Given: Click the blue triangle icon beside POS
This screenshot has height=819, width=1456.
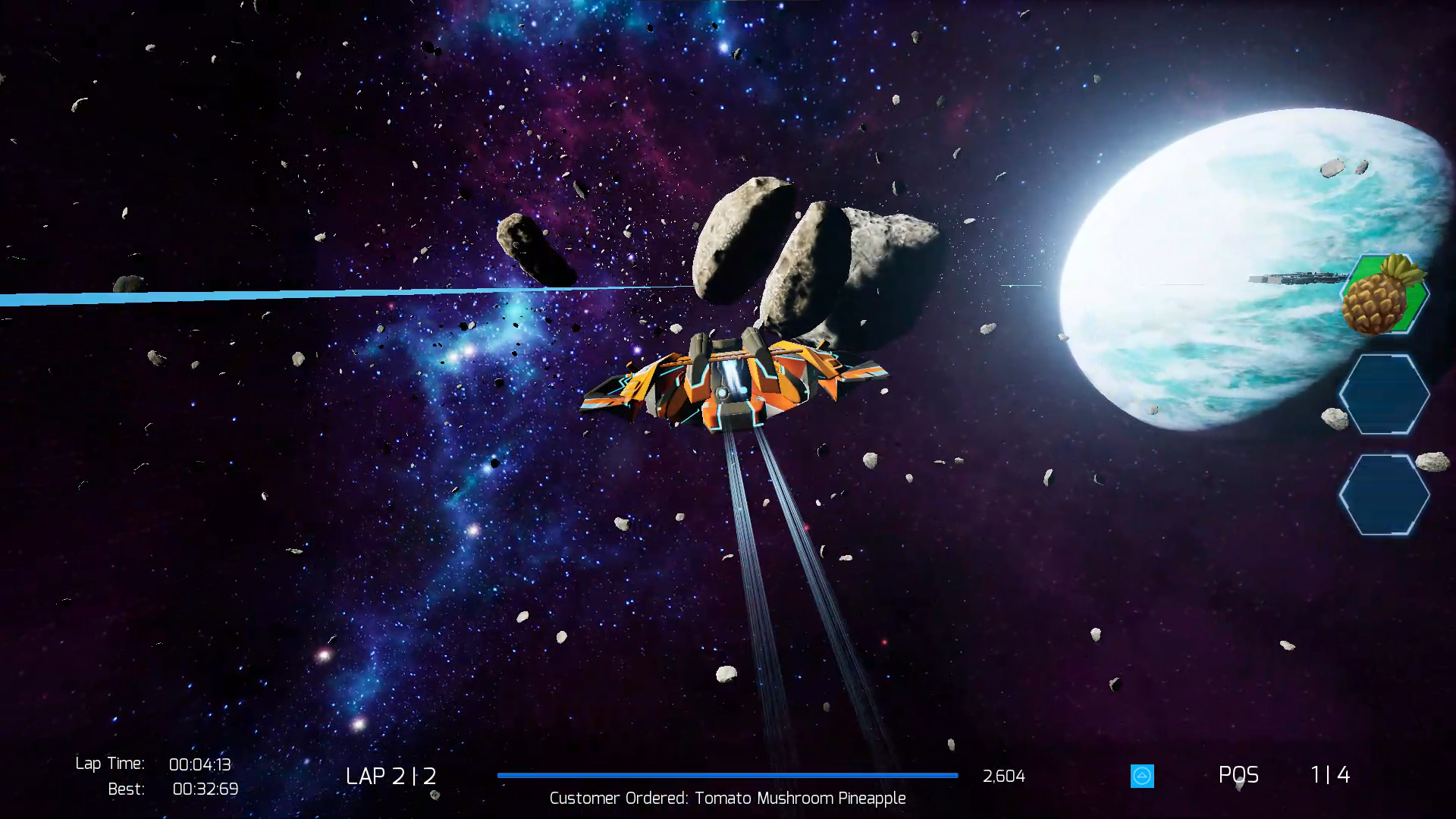Looking at the screenshot, I should click(x=1142, y=776).
